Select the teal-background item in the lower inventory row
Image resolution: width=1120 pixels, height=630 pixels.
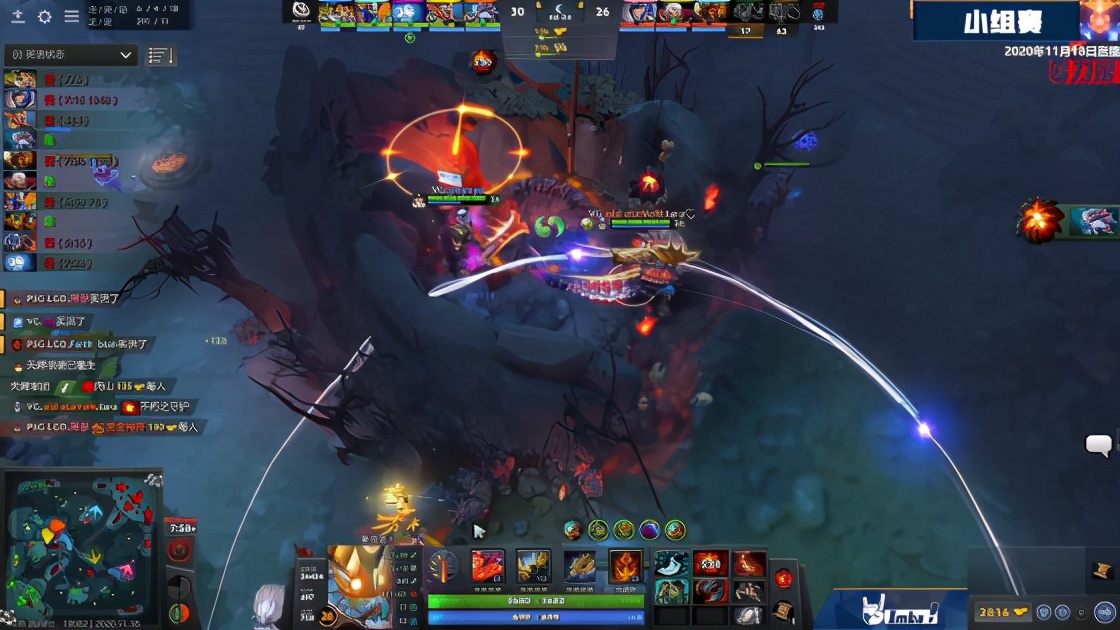click(672, 591)
